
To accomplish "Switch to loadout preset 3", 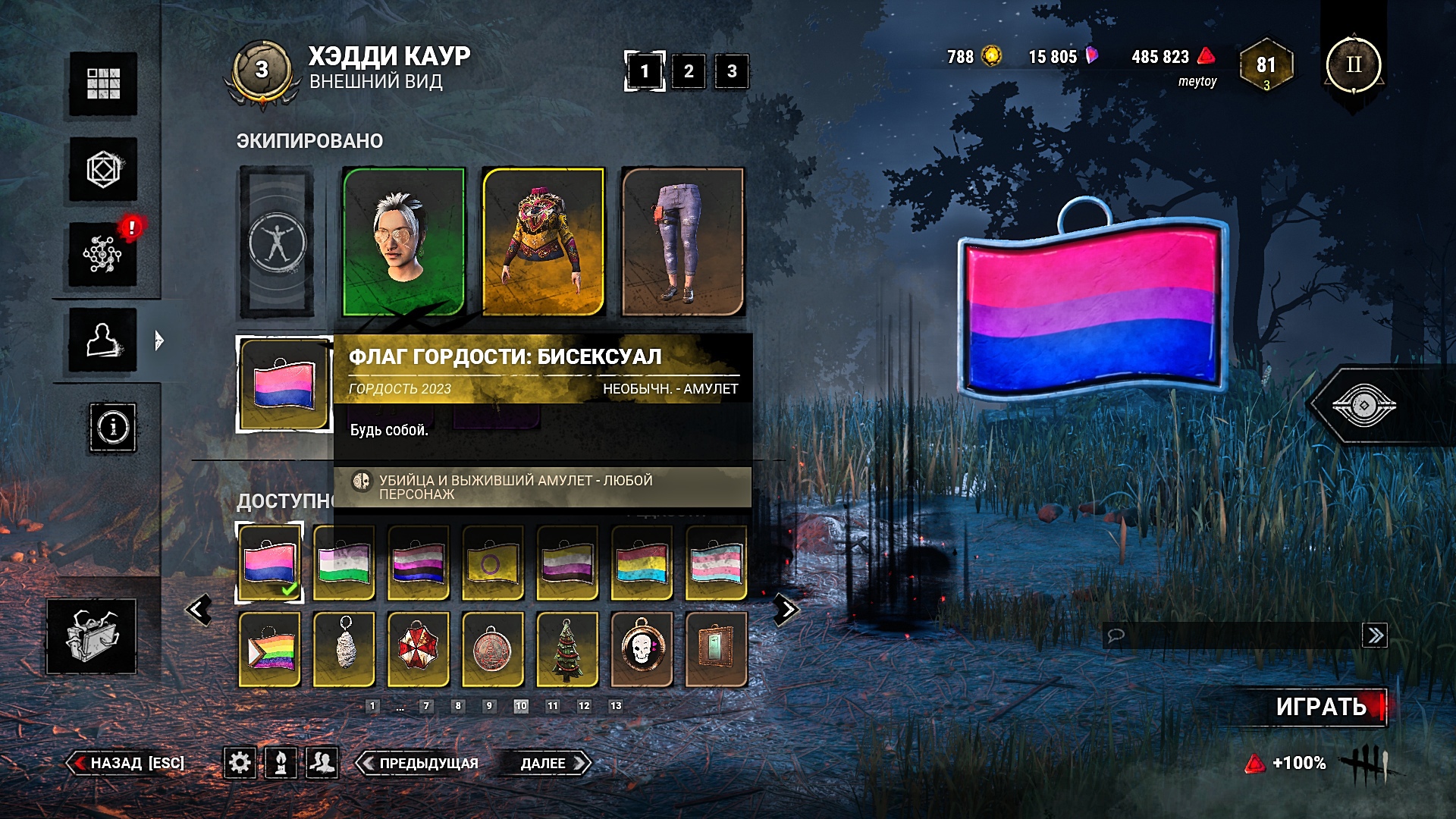I will [x=731, y=71].
